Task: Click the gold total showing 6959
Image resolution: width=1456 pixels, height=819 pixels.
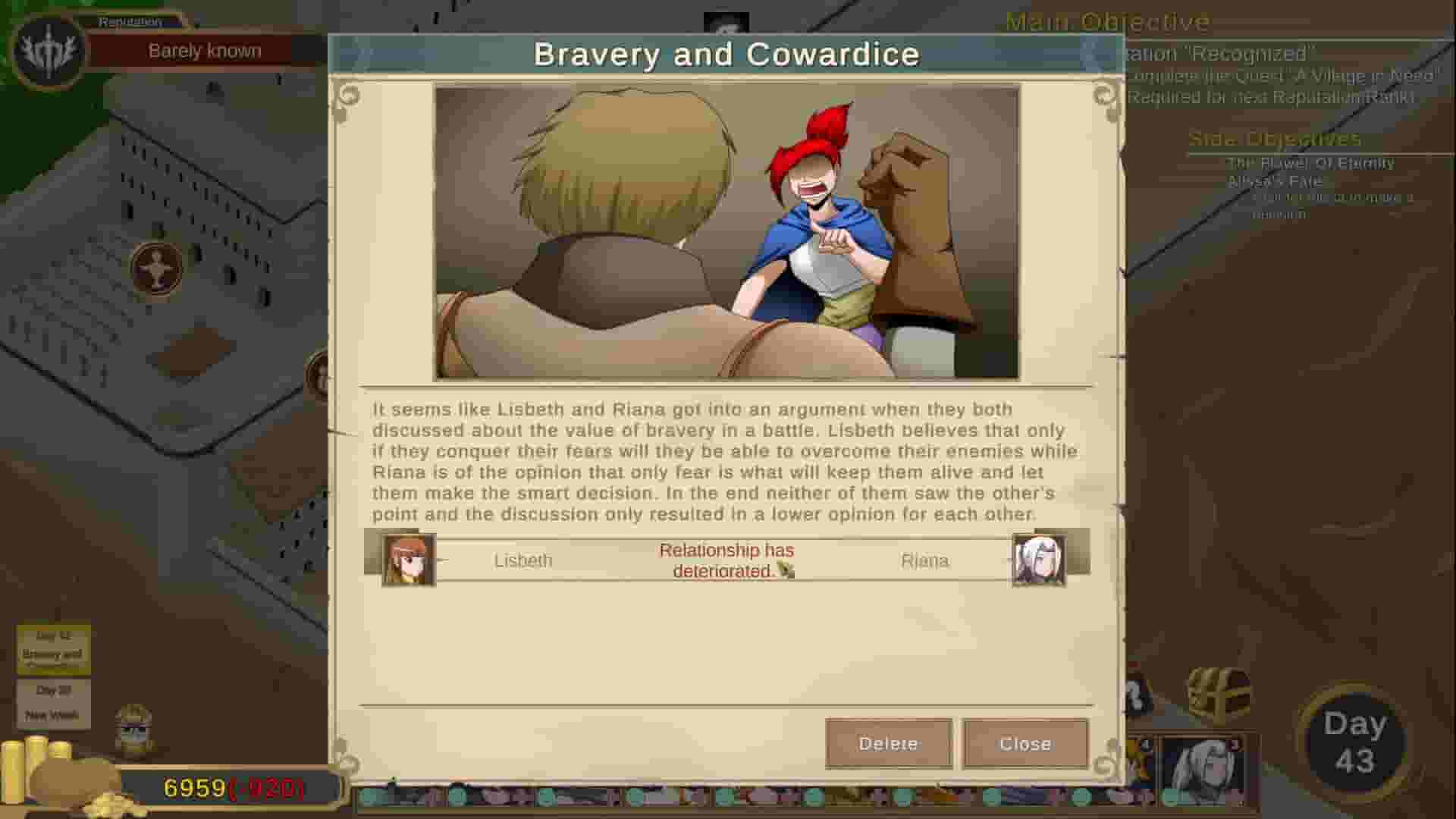Action: point(193,788)
